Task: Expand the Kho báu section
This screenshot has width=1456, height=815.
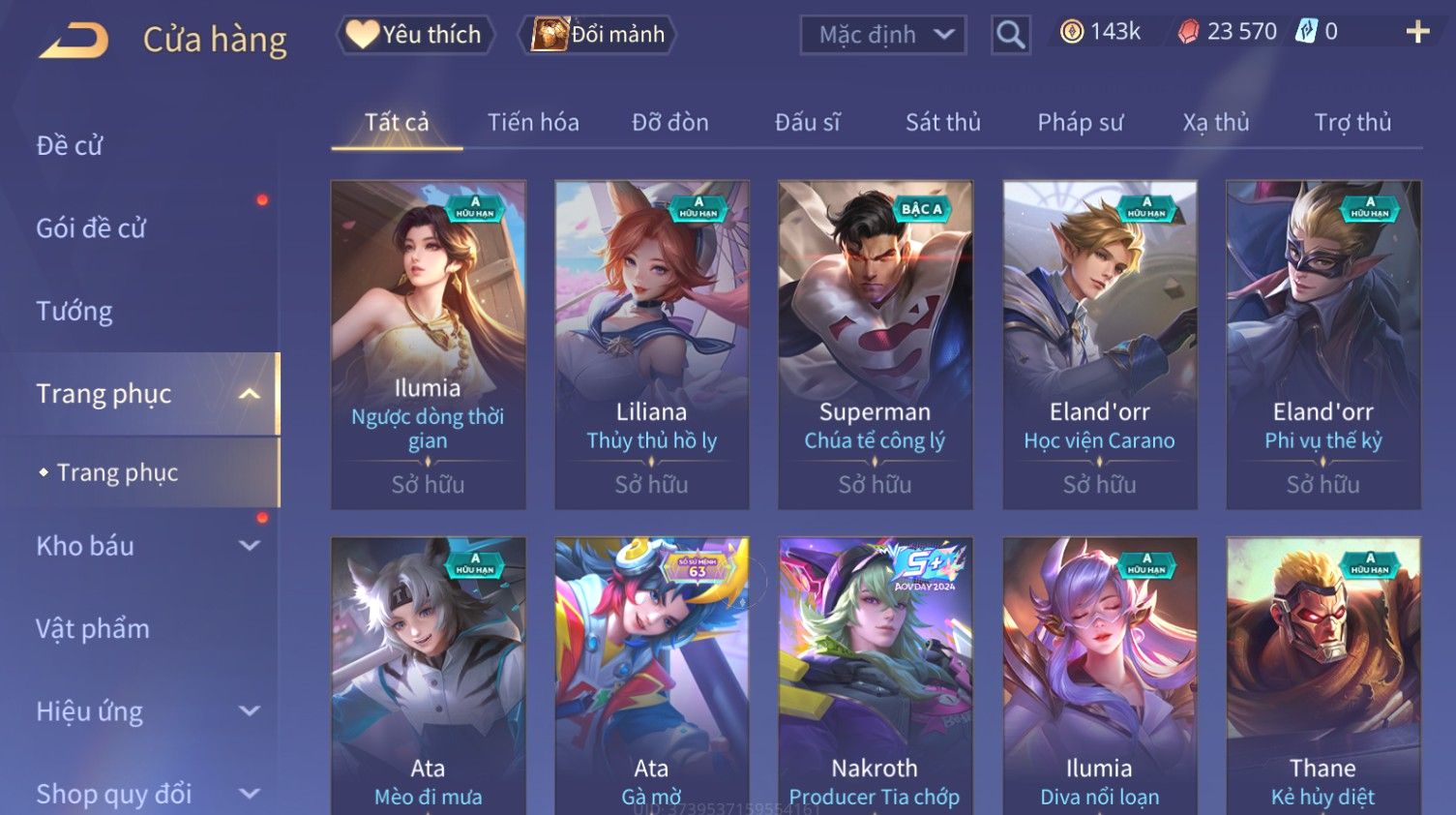Action: click(x=145, y=546)
